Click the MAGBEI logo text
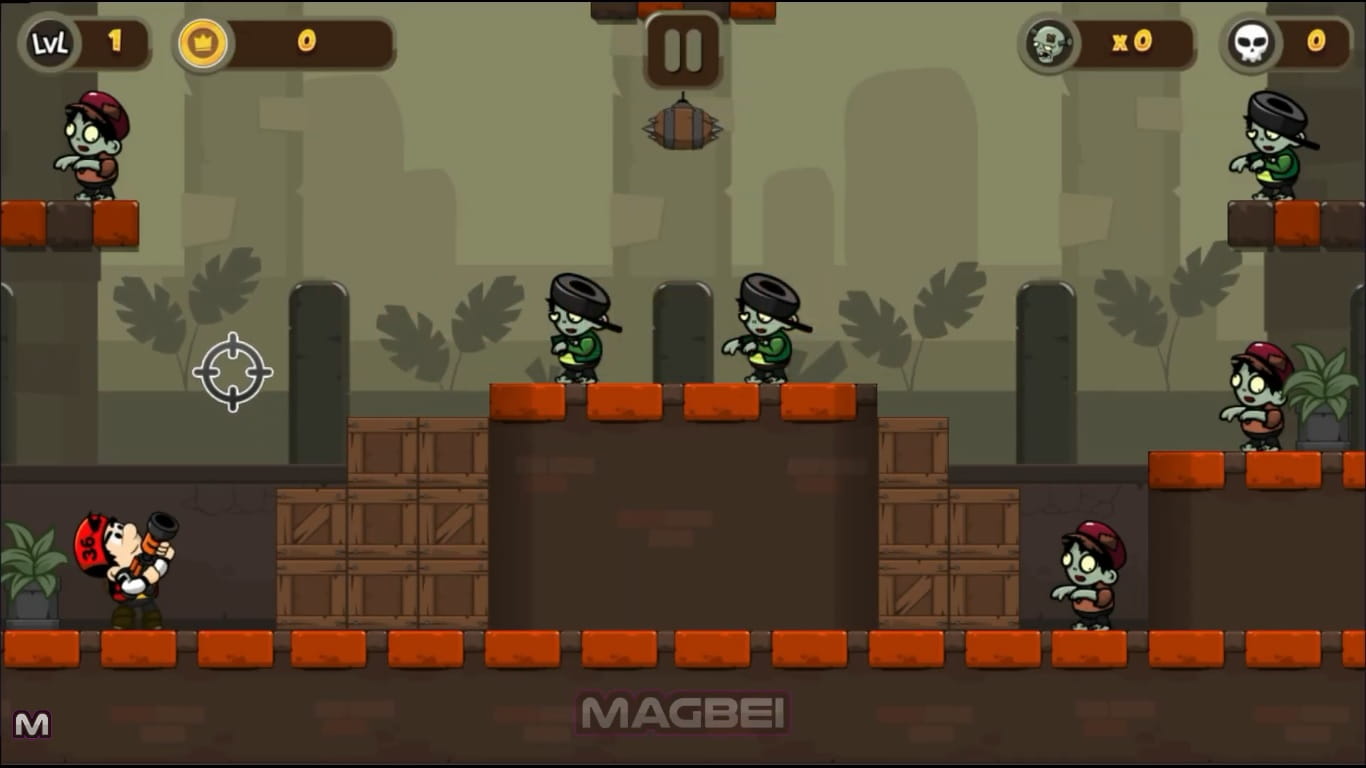Viewport: 1366px width, 768px height. 683,712
